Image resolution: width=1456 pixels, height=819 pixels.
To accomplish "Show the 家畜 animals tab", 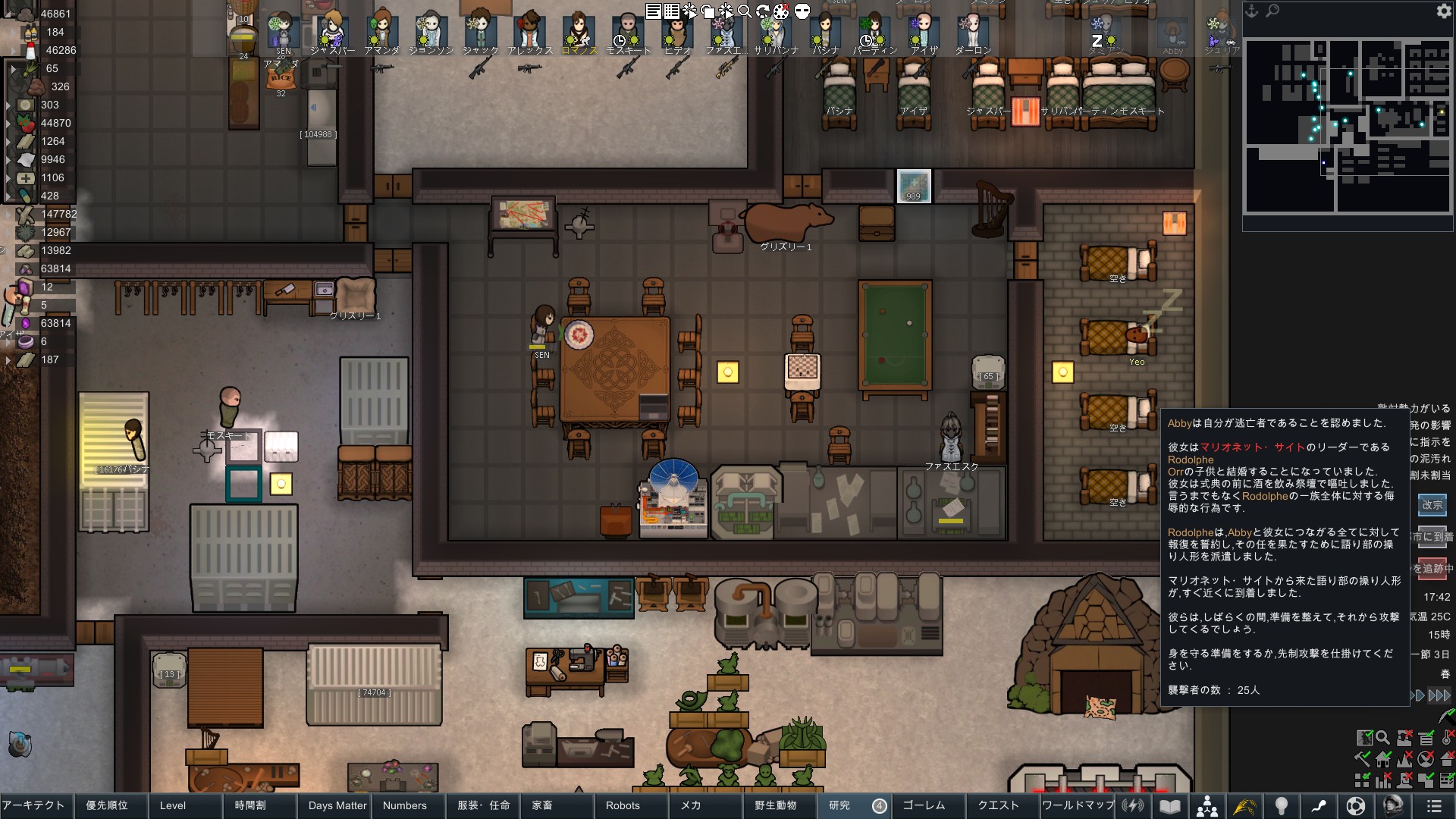I will [542, 805].
